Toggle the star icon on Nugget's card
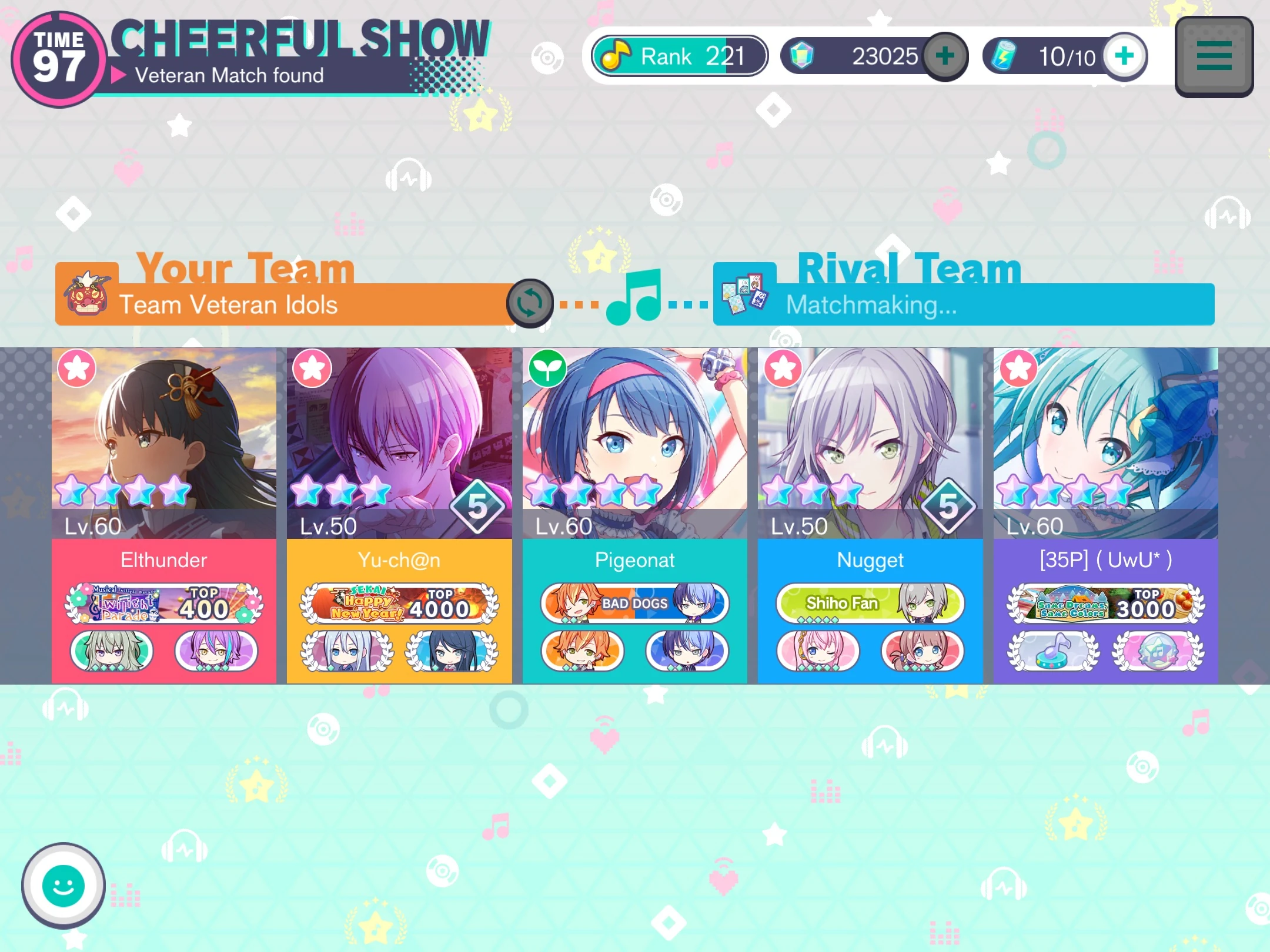The height and width of the screenshot is (952, 1270). pos(782,368)
